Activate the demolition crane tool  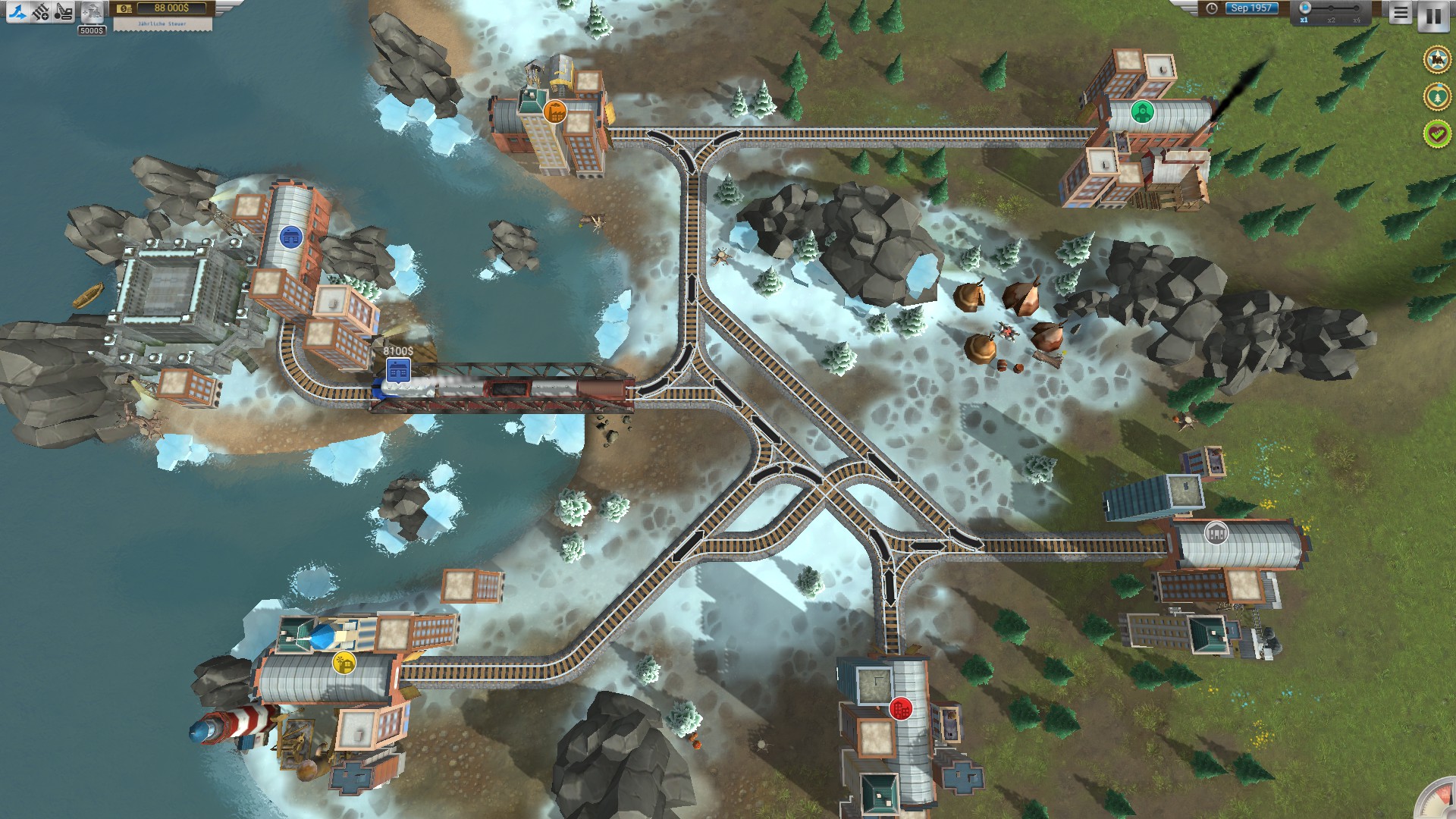point(64,11)
